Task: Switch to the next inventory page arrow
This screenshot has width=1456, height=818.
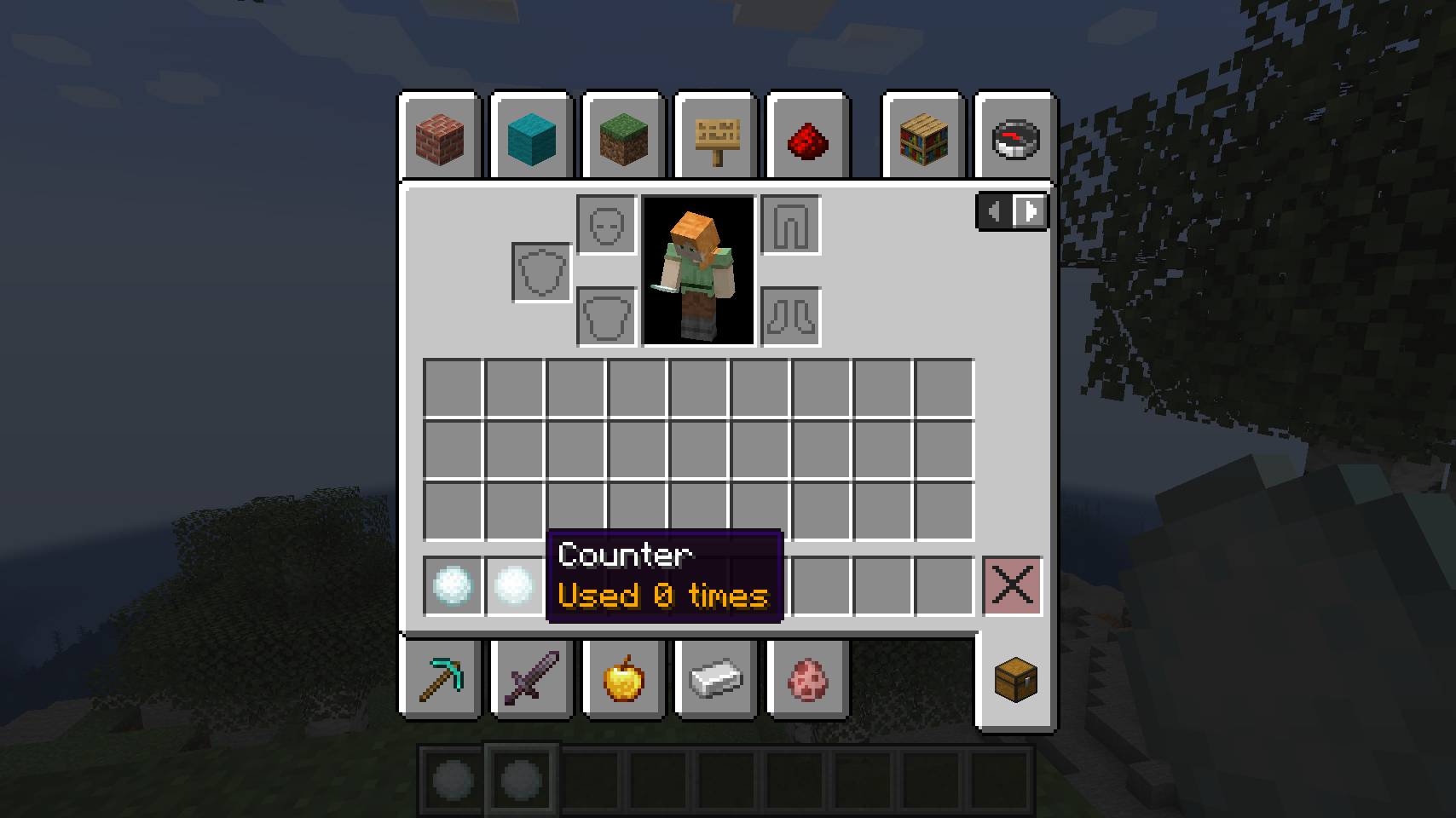Action: [1031, 212]
